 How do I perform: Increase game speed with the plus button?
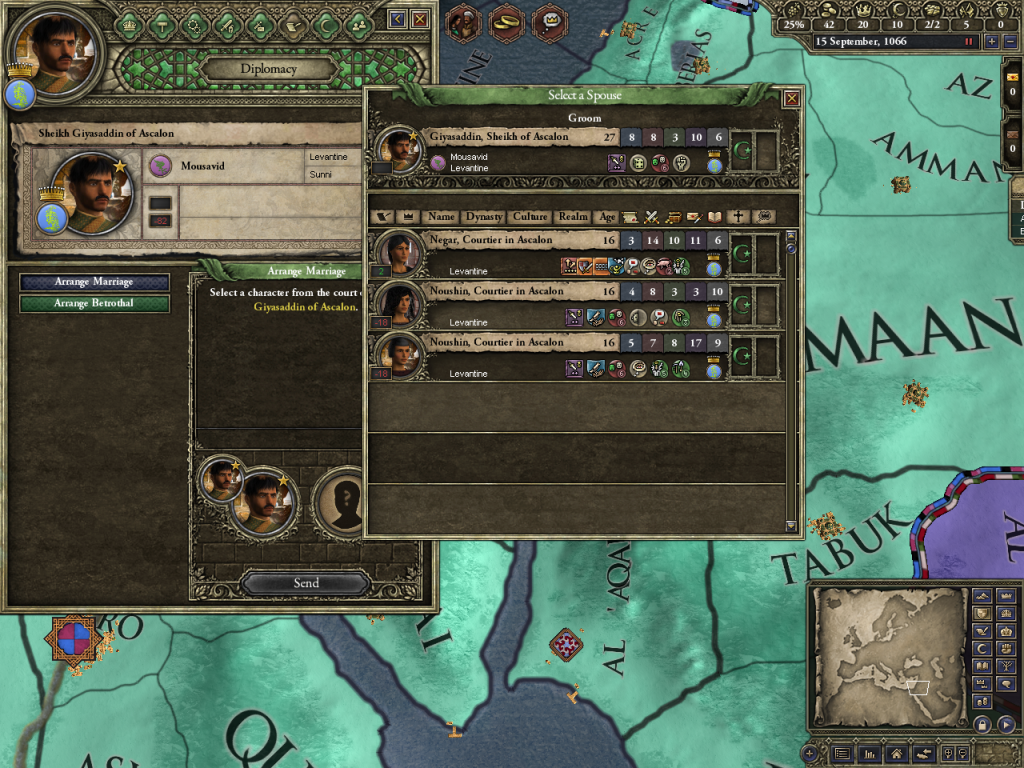pos(991,42)
